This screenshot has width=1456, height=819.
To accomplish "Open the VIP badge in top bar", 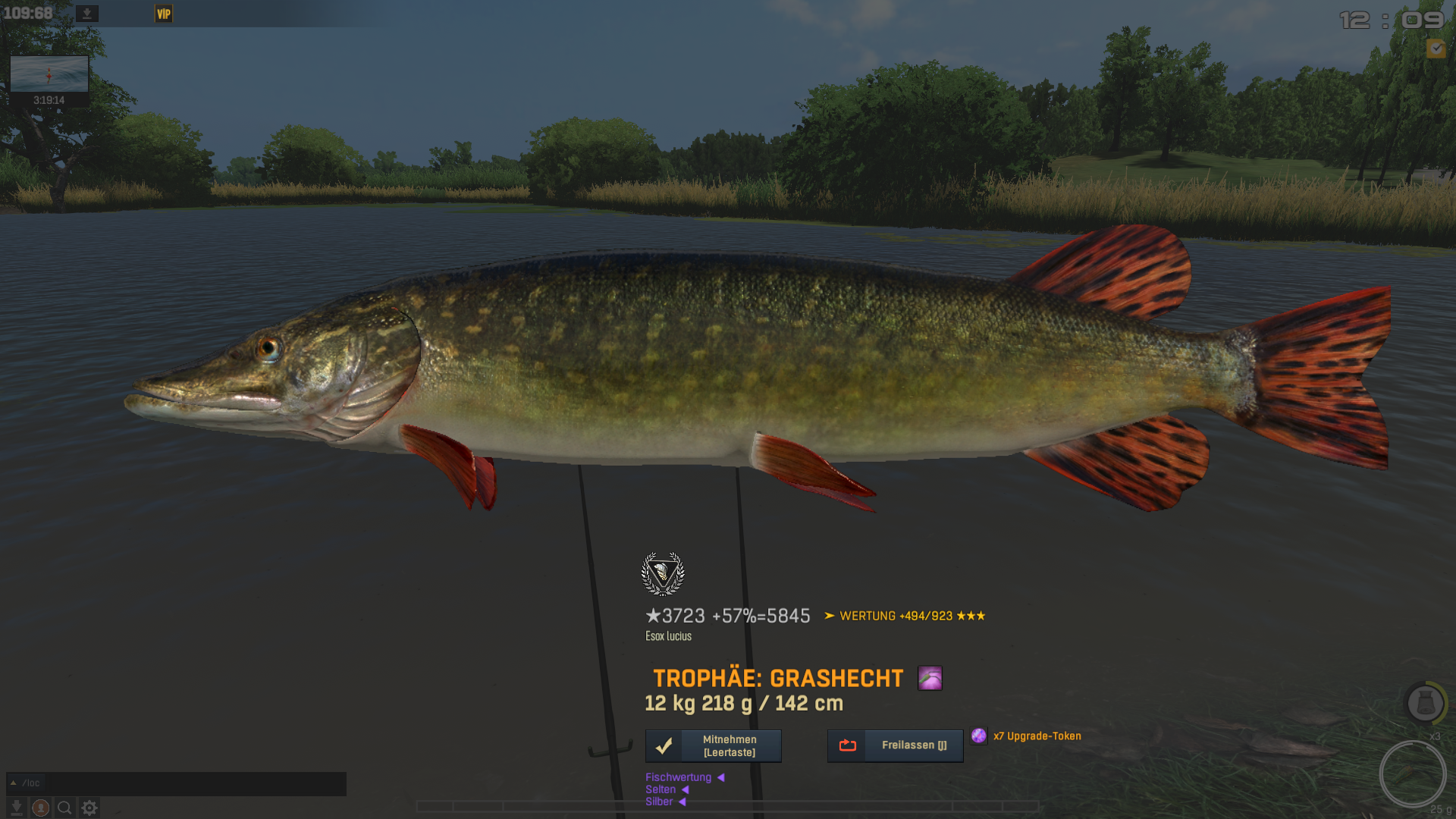I will click(x=164, y=14).
